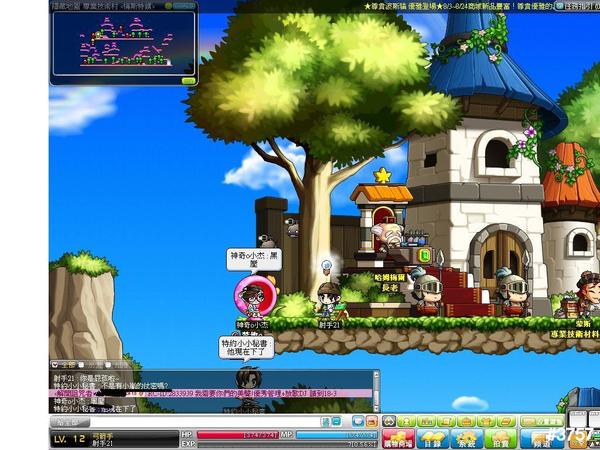Open the 拍賣 auction button
Image resolution: width=600 pixels, height=450 pixels.
[498, 437]
